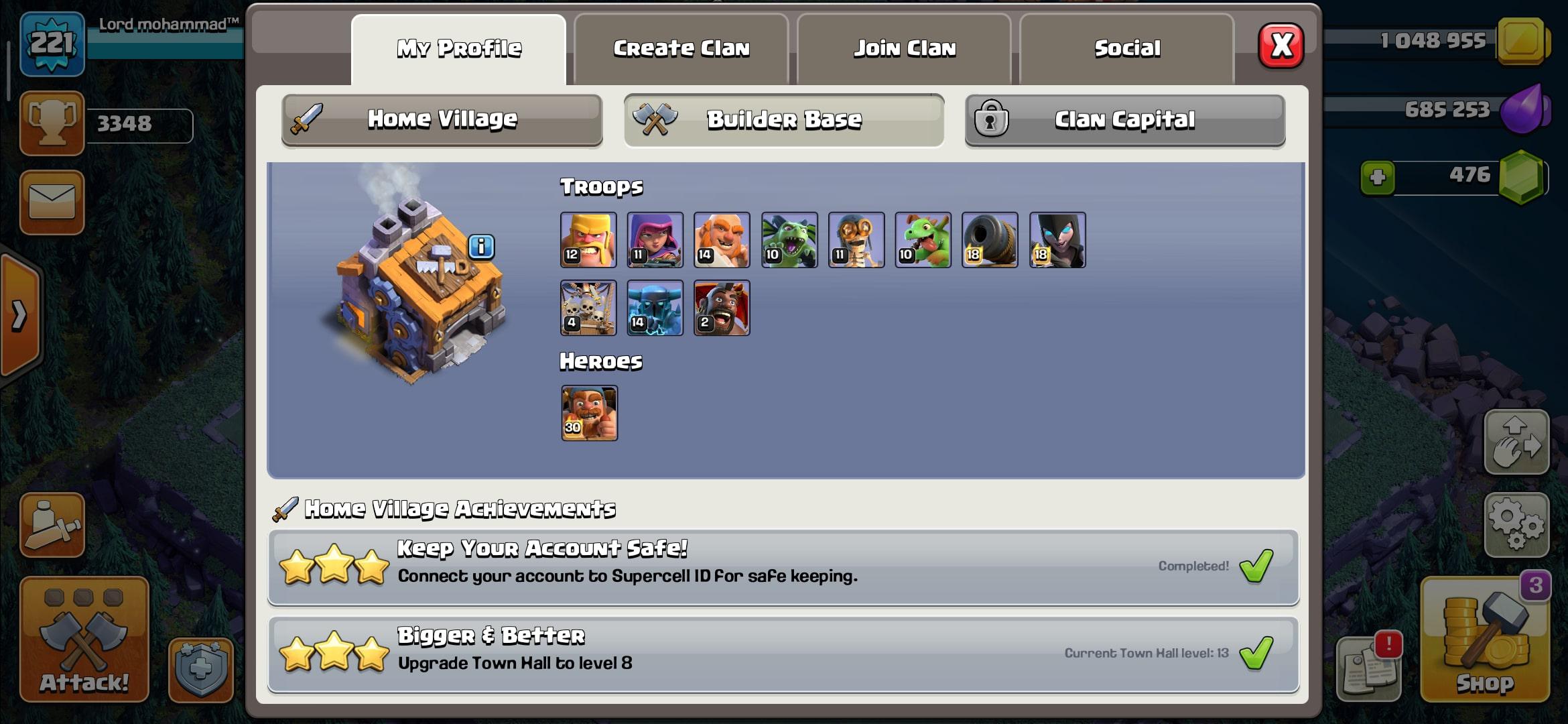Show Home Village profile

442,119
